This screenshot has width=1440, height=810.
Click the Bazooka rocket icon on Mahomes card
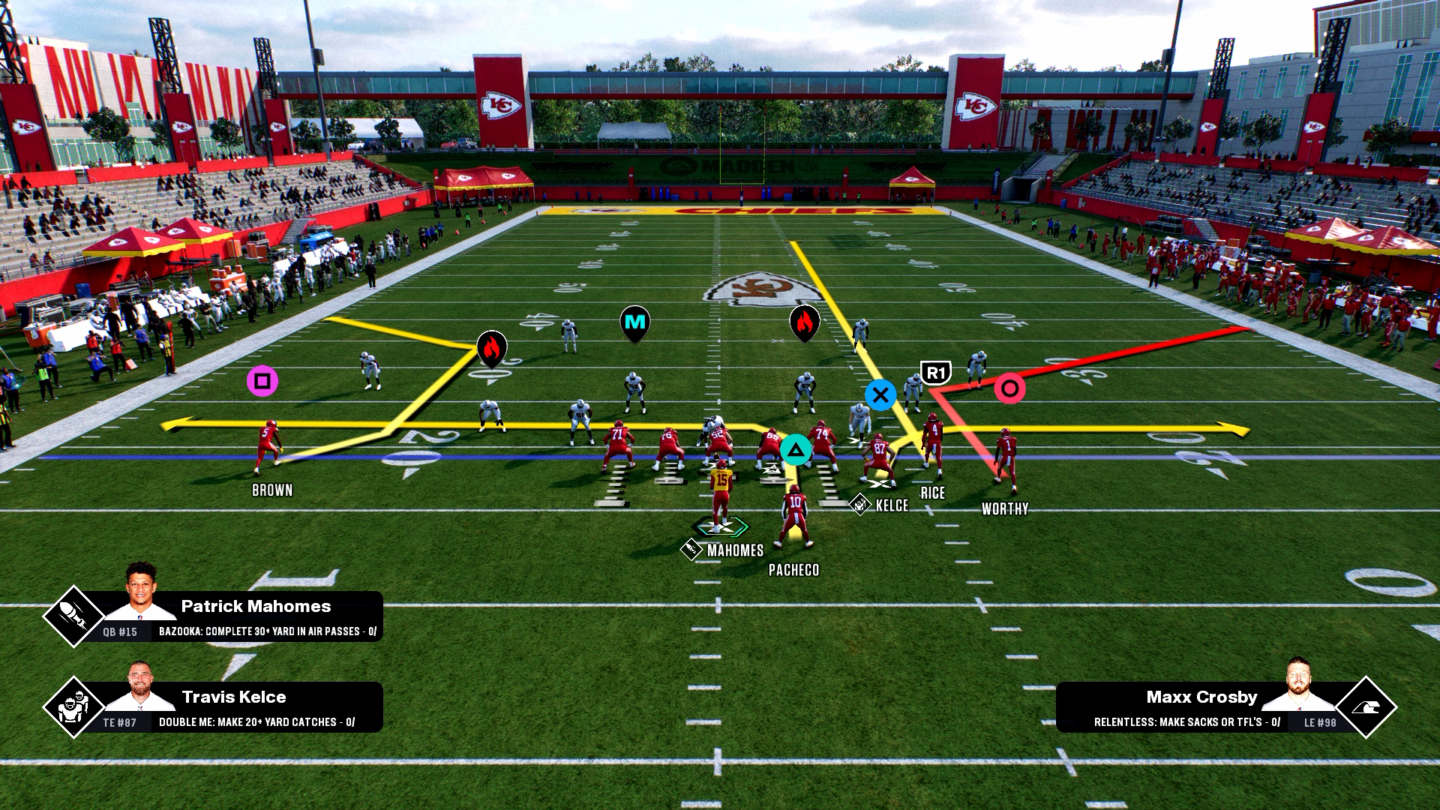[75, 614]
